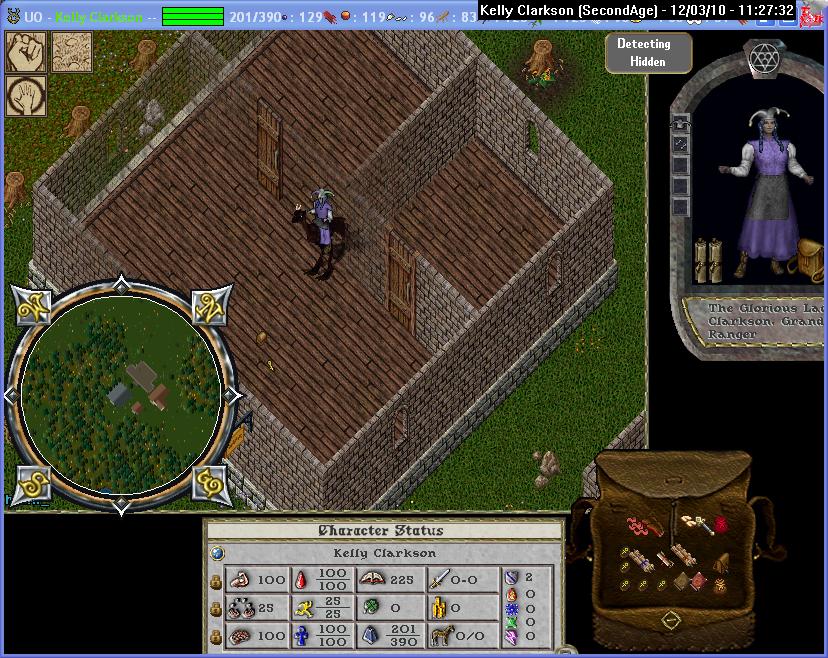This screenshot has width=828, height=658.
Task: Use the open hand in circle icon
Action: [26, 96]
